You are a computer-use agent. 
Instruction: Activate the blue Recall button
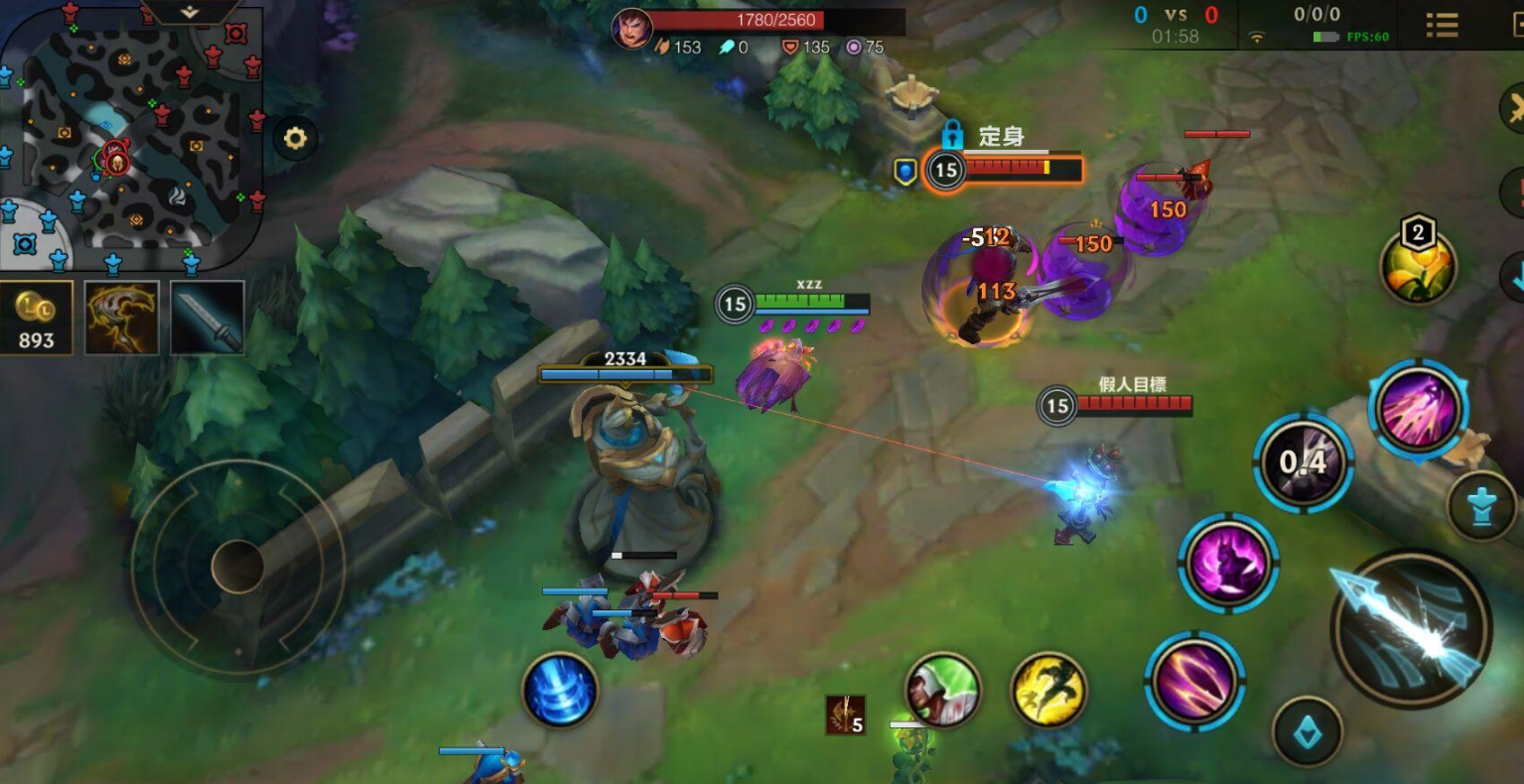coord(560,689)
